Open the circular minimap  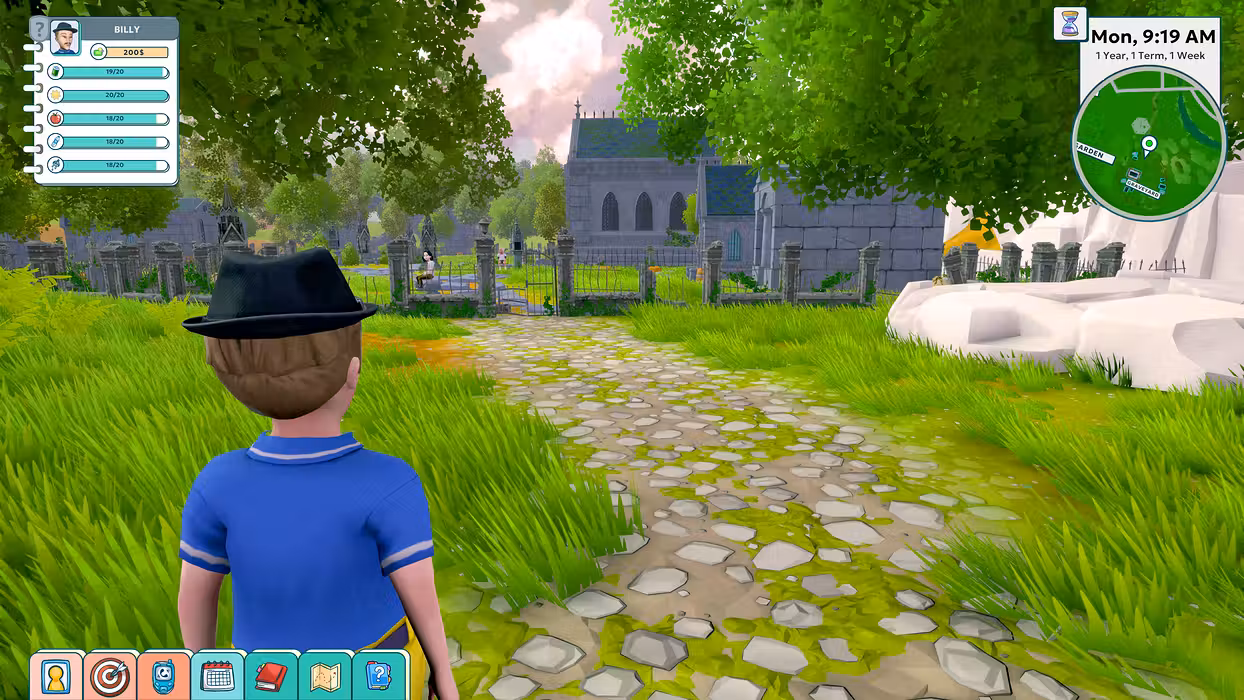pyautogui.click(x=1148, y=143)
